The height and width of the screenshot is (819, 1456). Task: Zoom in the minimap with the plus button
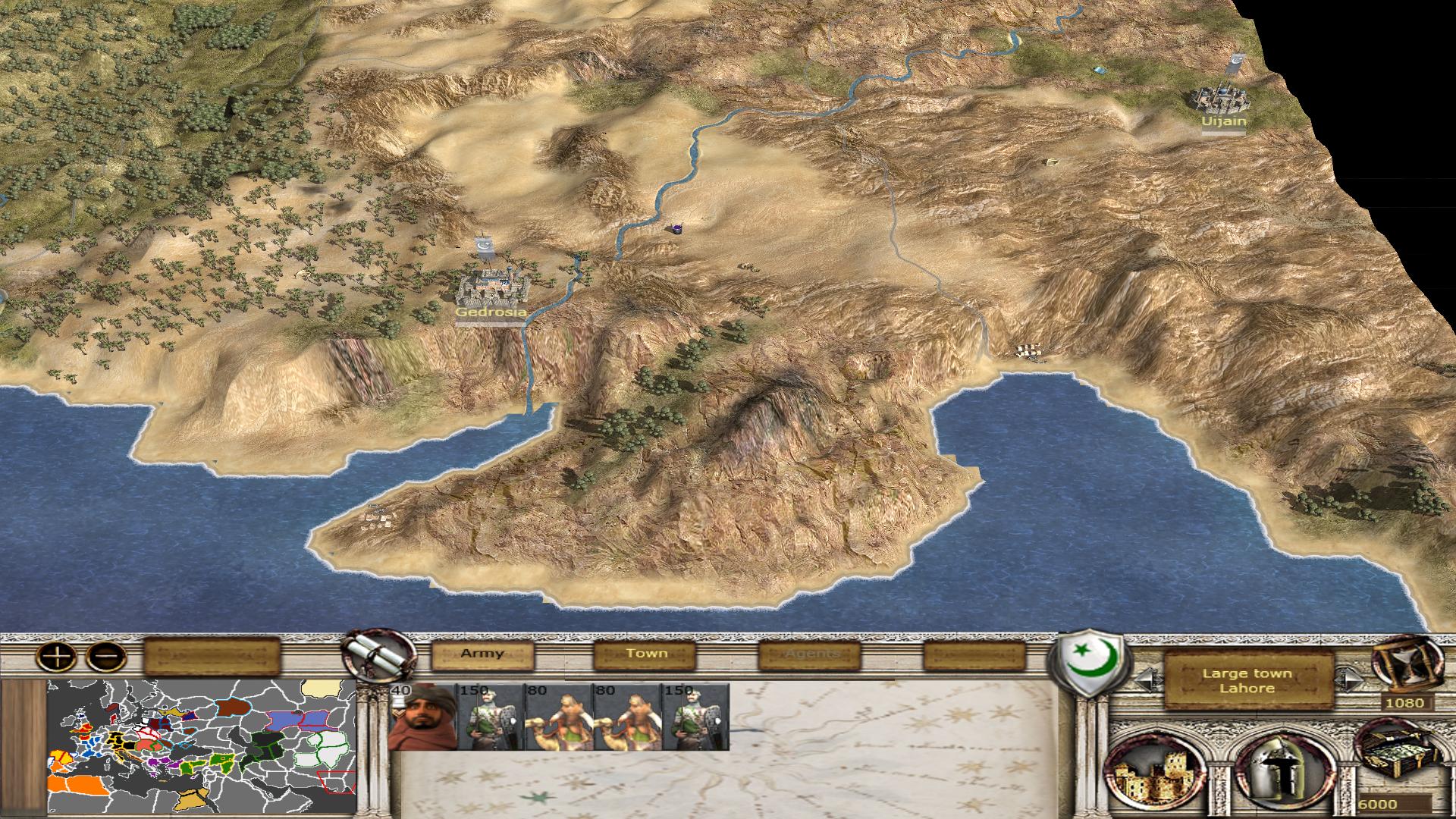57,656
